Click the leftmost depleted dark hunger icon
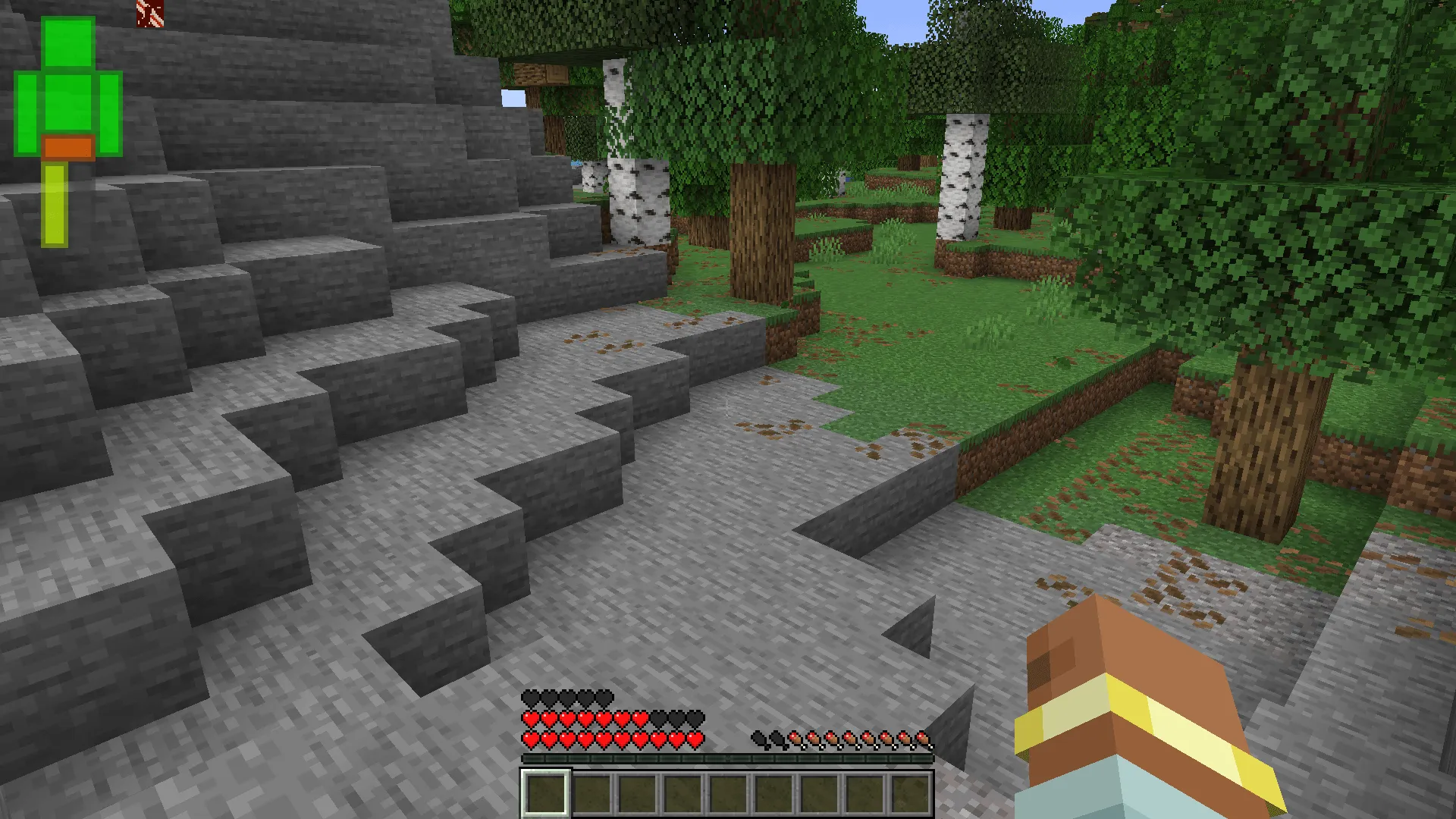This screenshot has height=819, width=1456. [759, 739]
